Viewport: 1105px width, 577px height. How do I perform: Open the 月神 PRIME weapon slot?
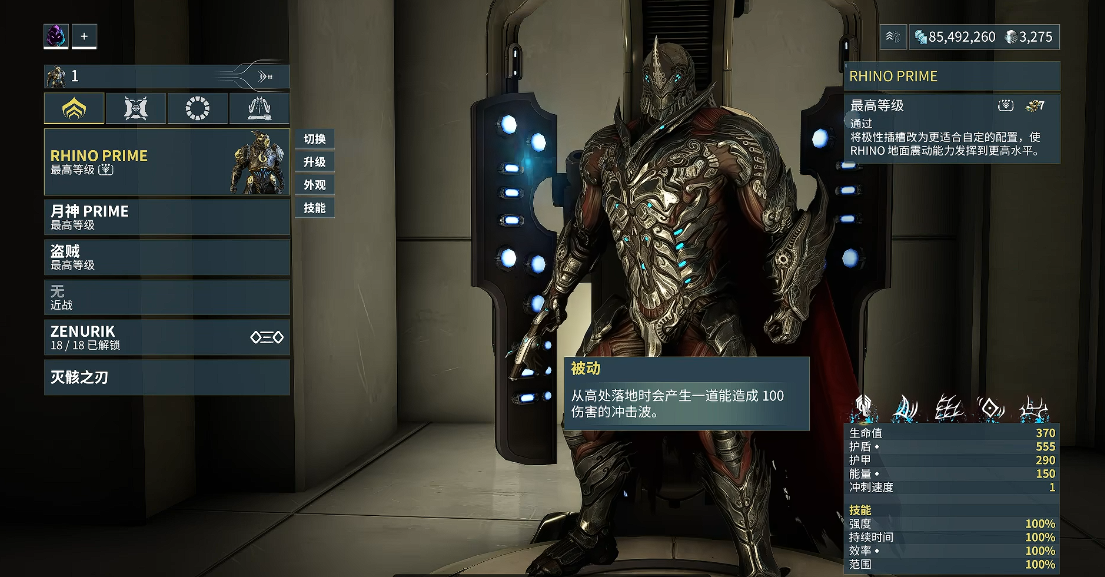click(166, 217)
